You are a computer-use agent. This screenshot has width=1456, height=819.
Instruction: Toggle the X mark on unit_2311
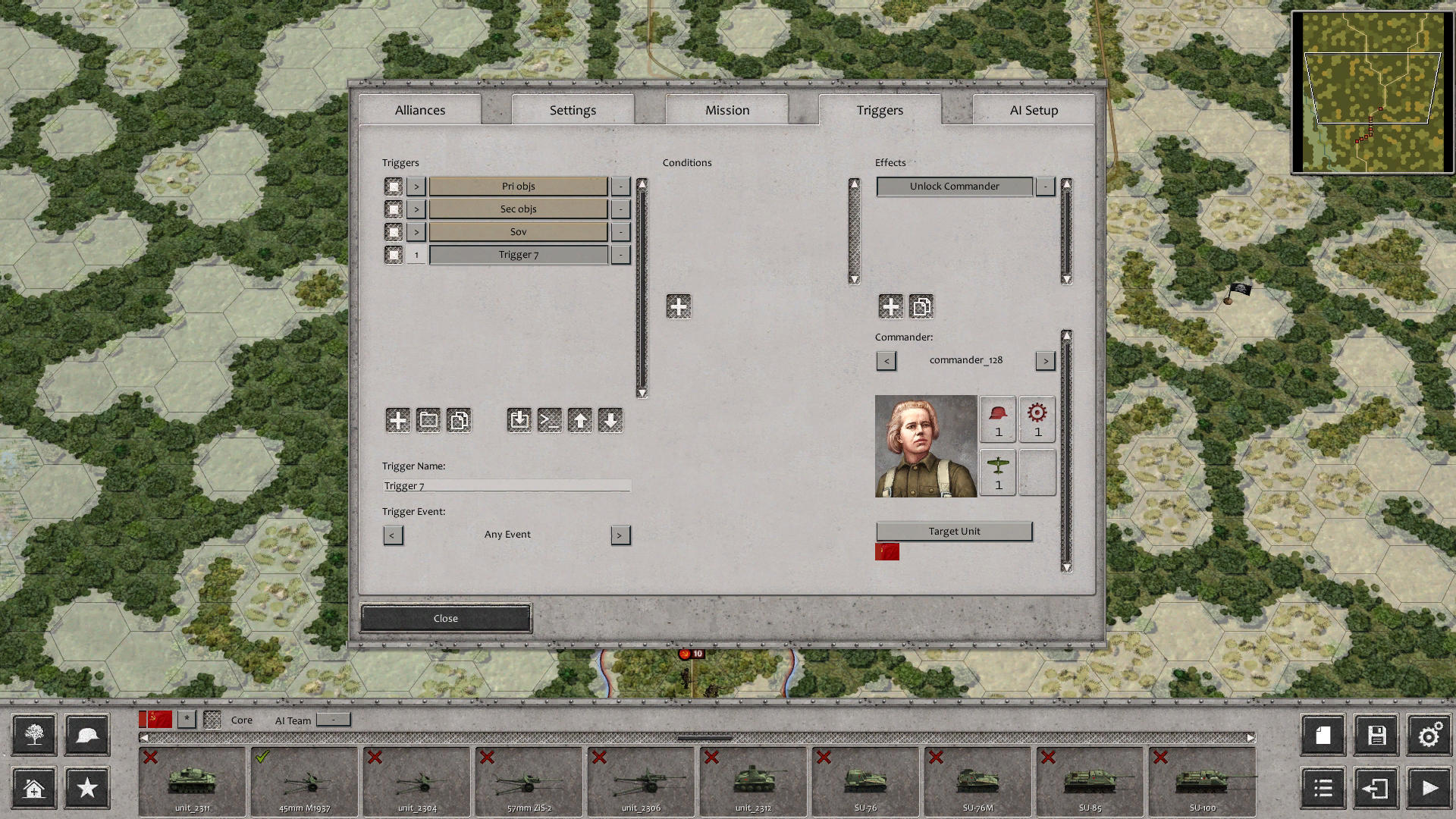coord(149,757)
